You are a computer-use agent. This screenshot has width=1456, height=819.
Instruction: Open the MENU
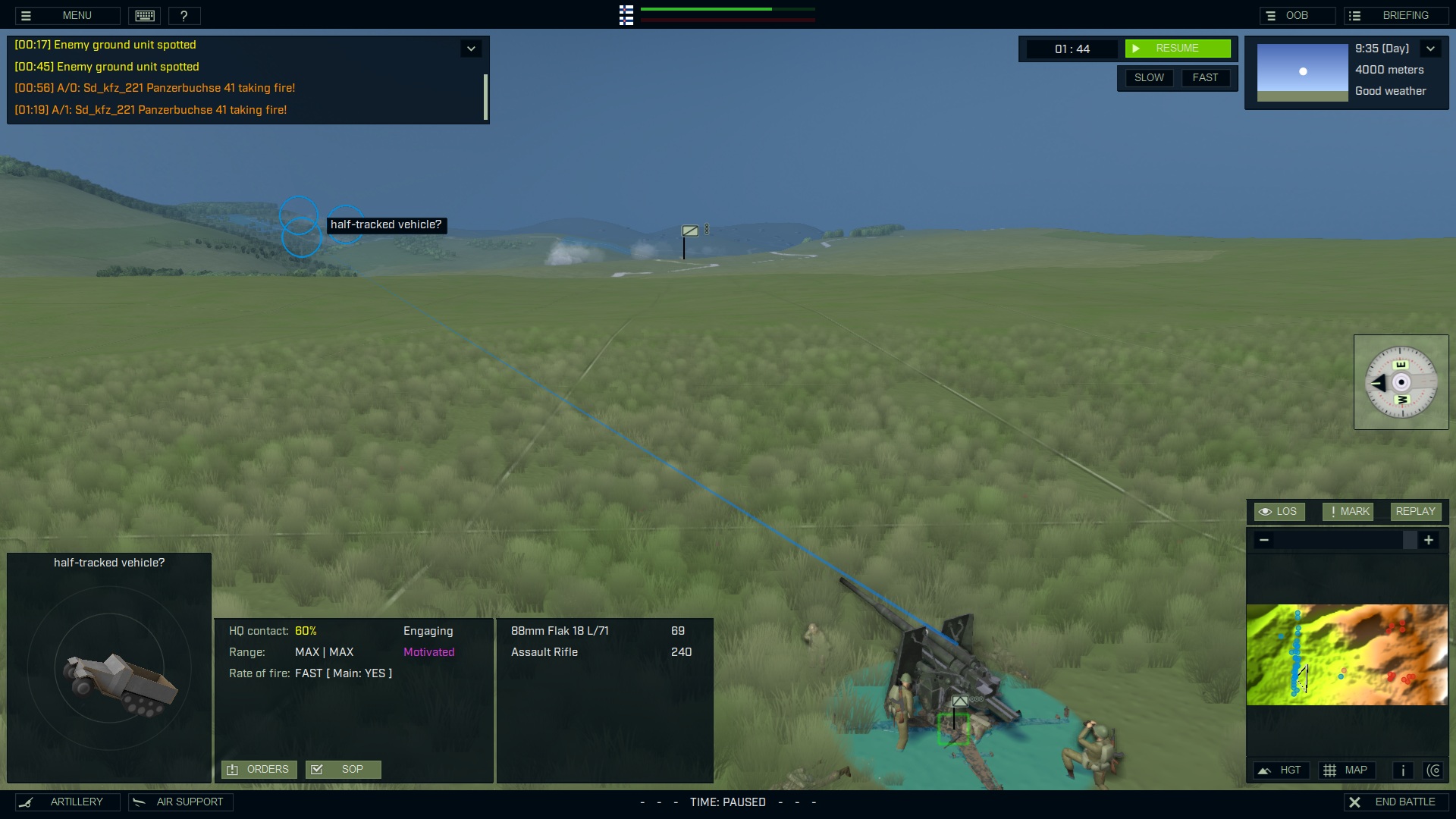pos(77,15)
